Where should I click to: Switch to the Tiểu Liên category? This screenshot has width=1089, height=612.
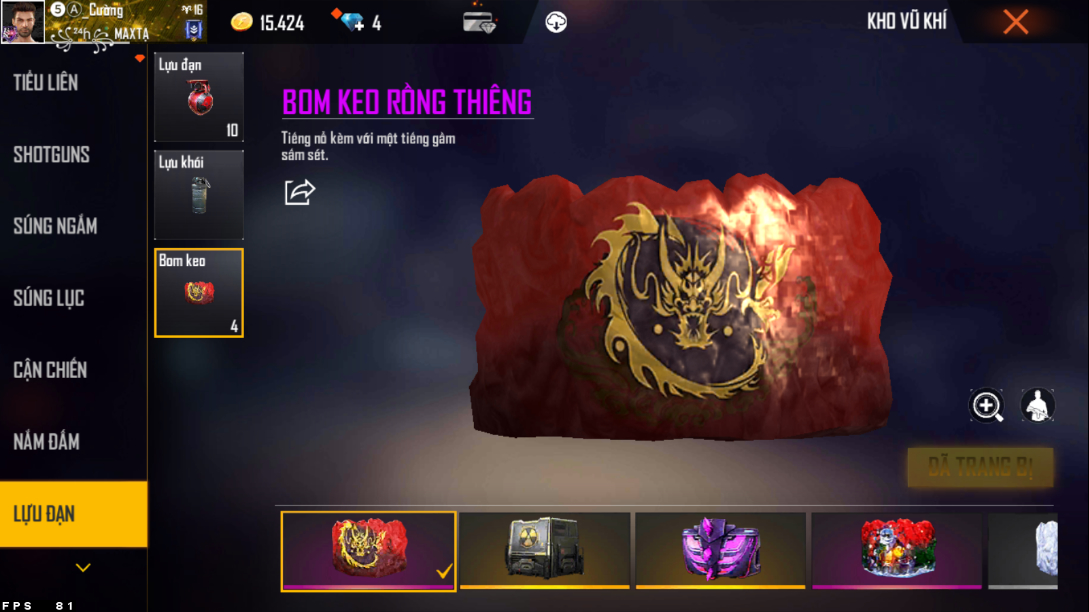click(x=46, y=83)
